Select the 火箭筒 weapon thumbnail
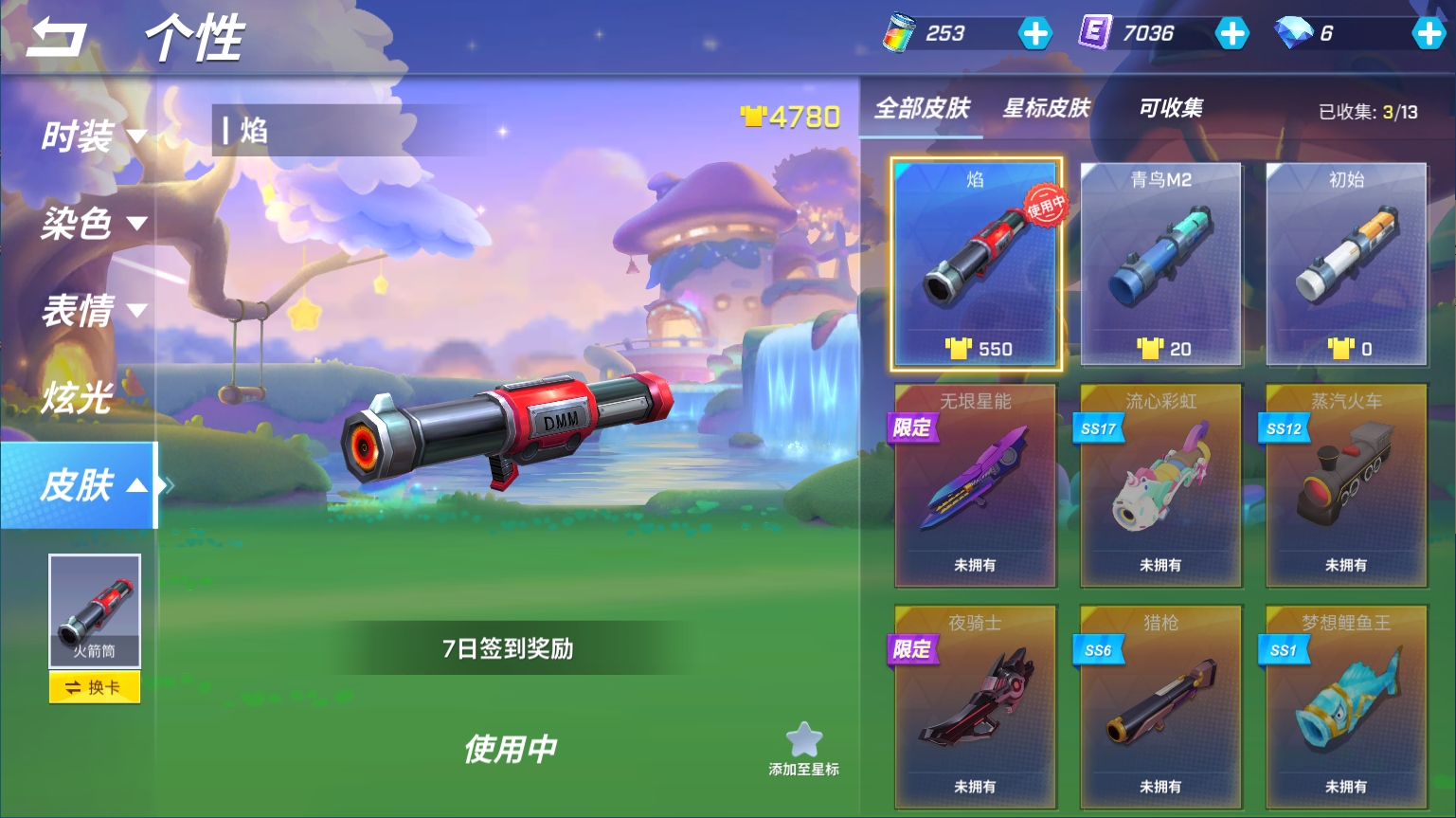 tap(94, 611)
